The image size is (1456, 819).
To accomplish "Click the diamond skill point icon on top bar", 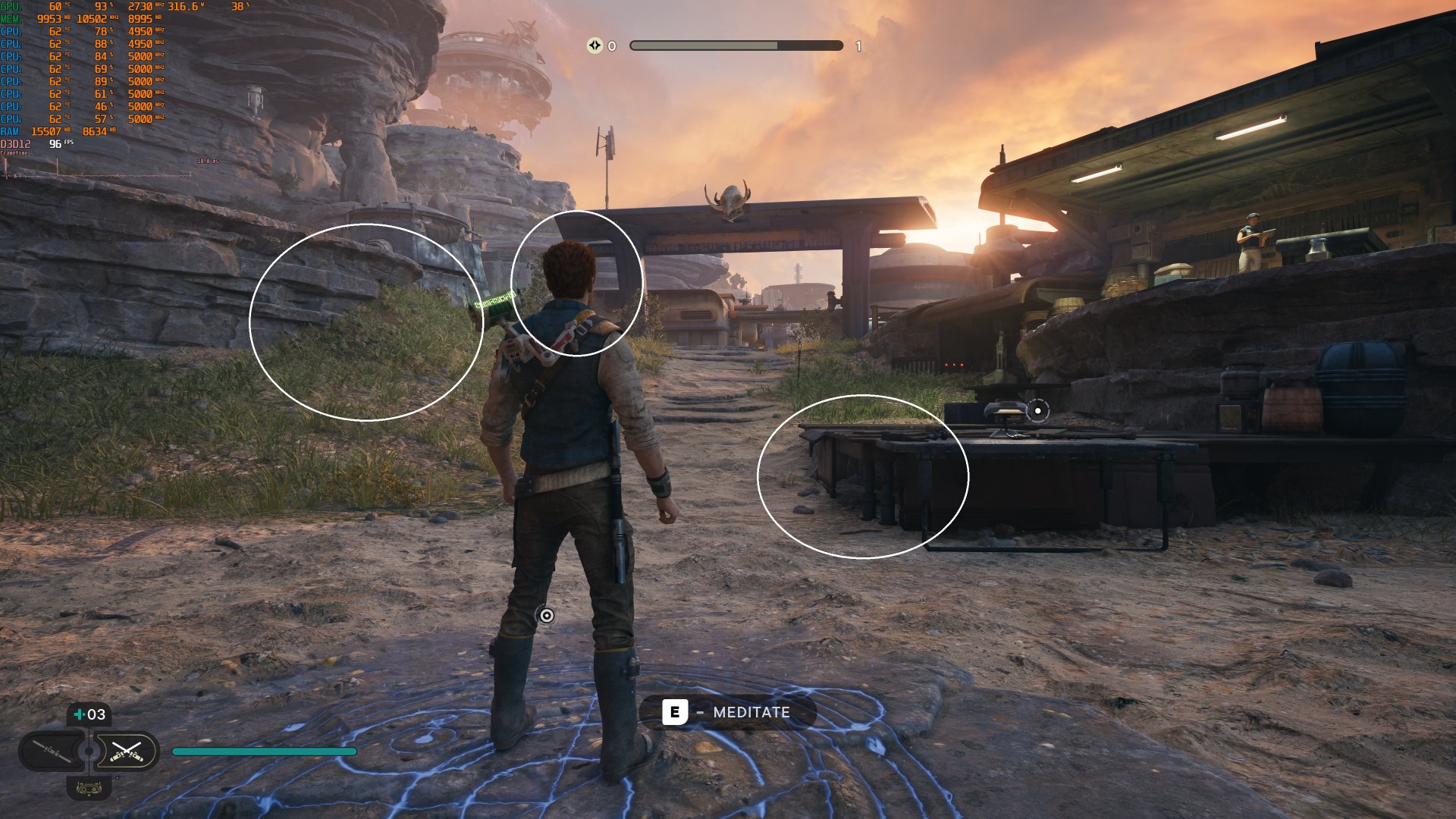I will [596, 45].
